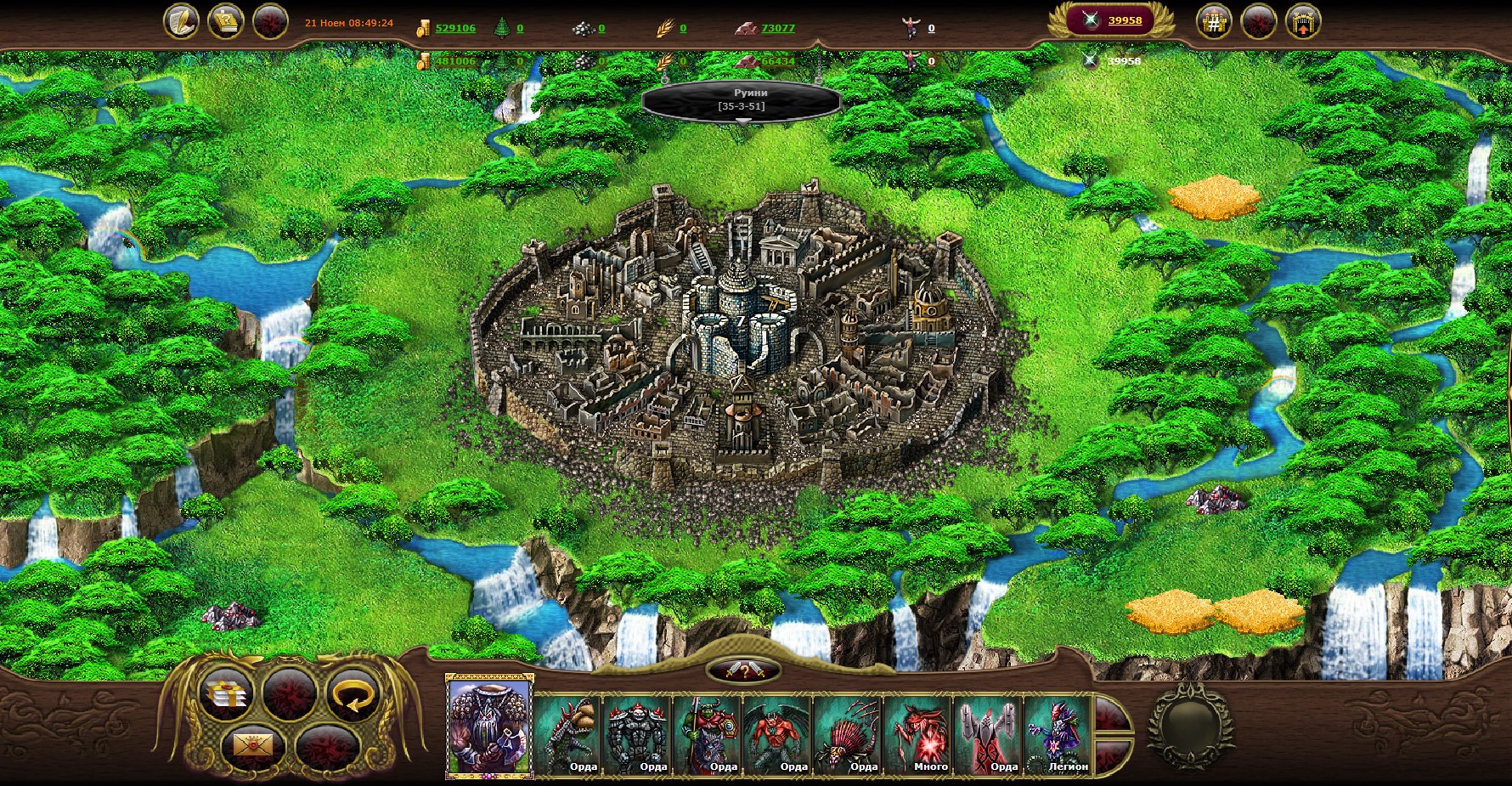Viewport: 1512px width, 786px height.
Task: Select the Руини location label
Action: click(x=742, y=99)
